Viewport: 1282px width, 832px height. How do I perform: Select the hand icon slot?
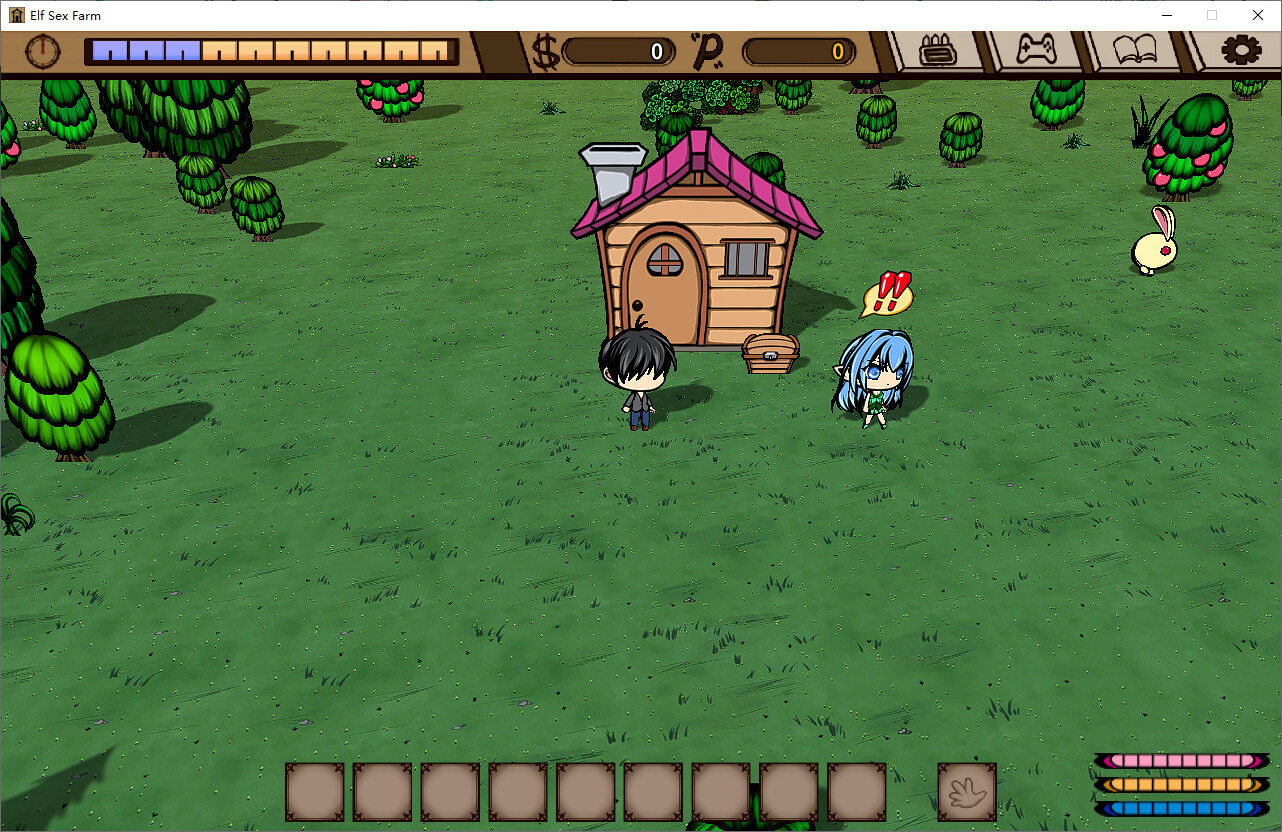(x=967, y=792)
